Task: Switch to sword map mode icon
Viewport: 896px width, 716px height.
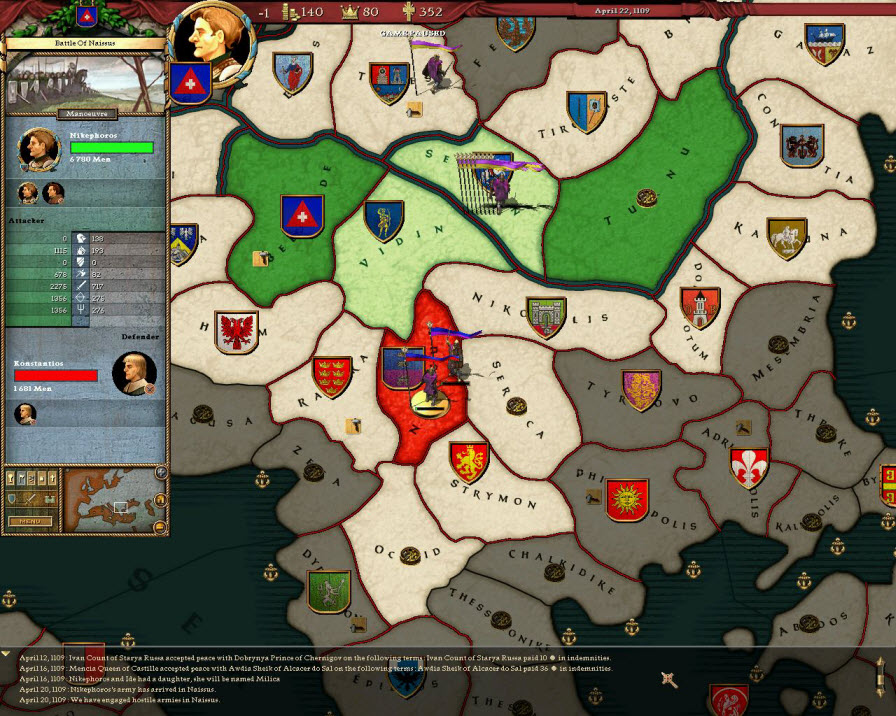Action: click(30, 497)
